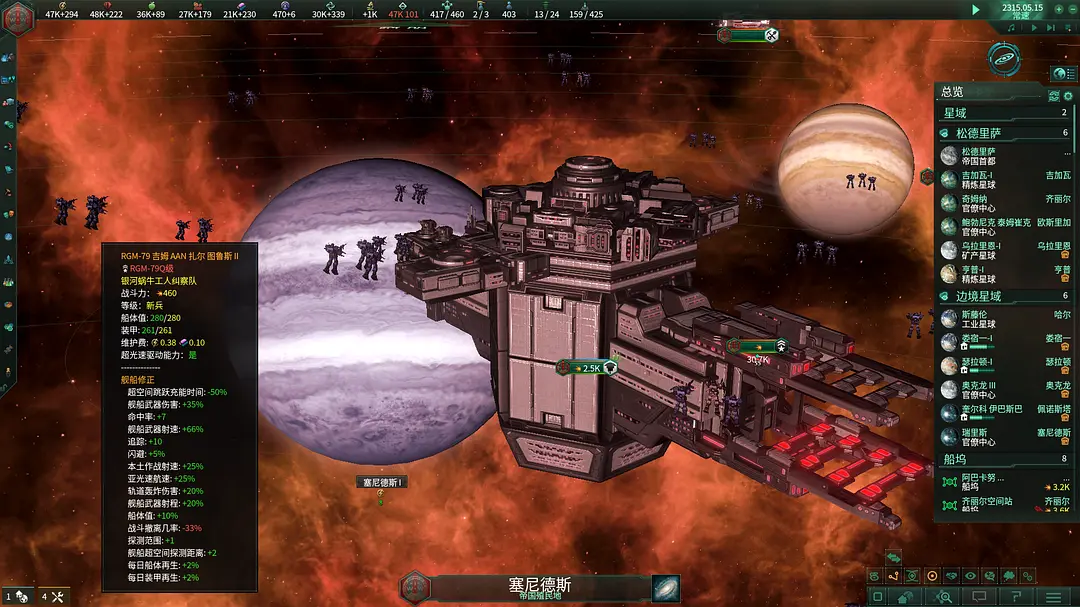The height and width of the screenshot is (607, 1080).
Task: Open outliner settings gear icon
Action: 1053,95
